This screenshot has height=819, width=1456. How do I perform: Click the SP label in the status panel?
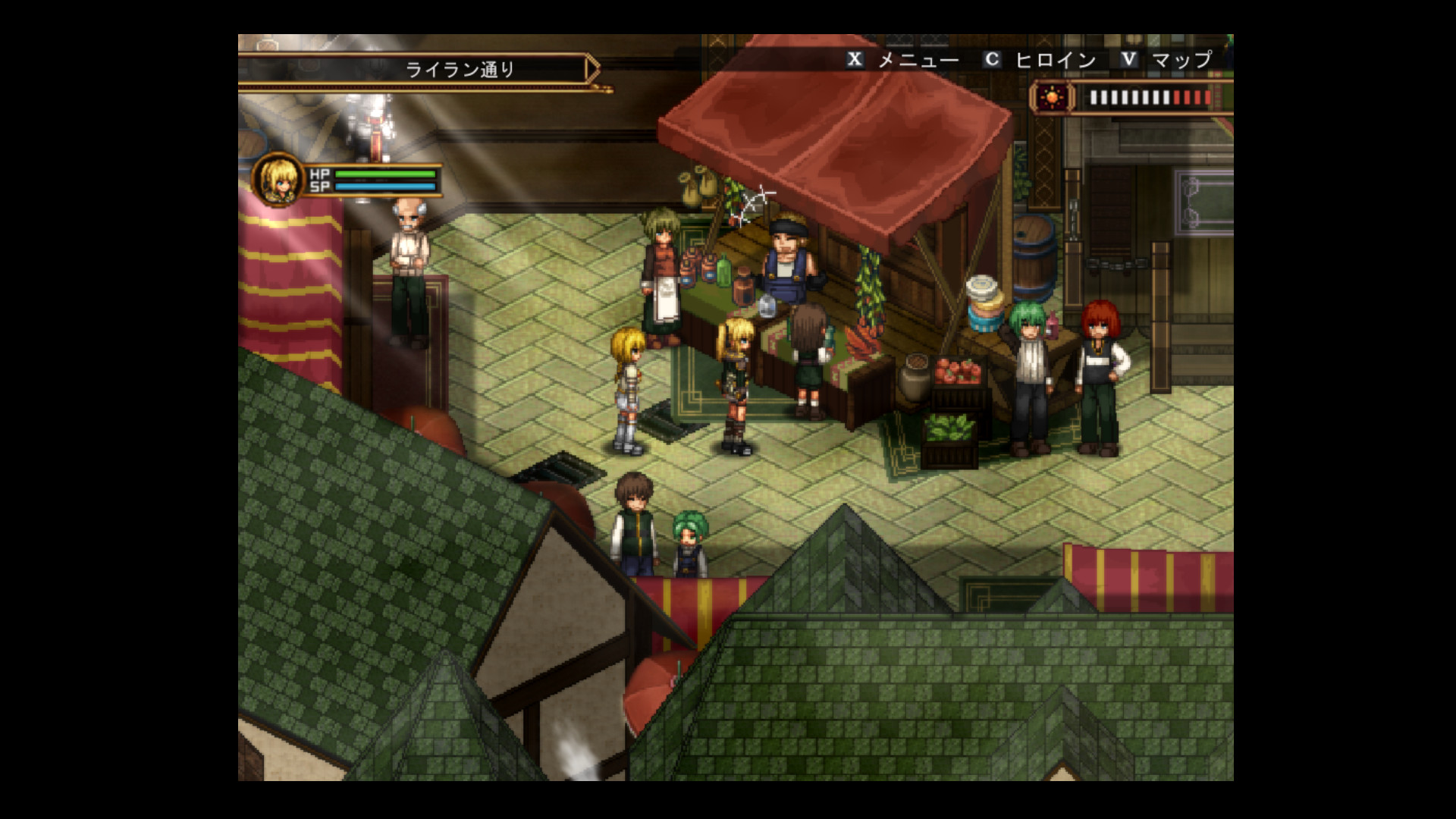(318, 188)
